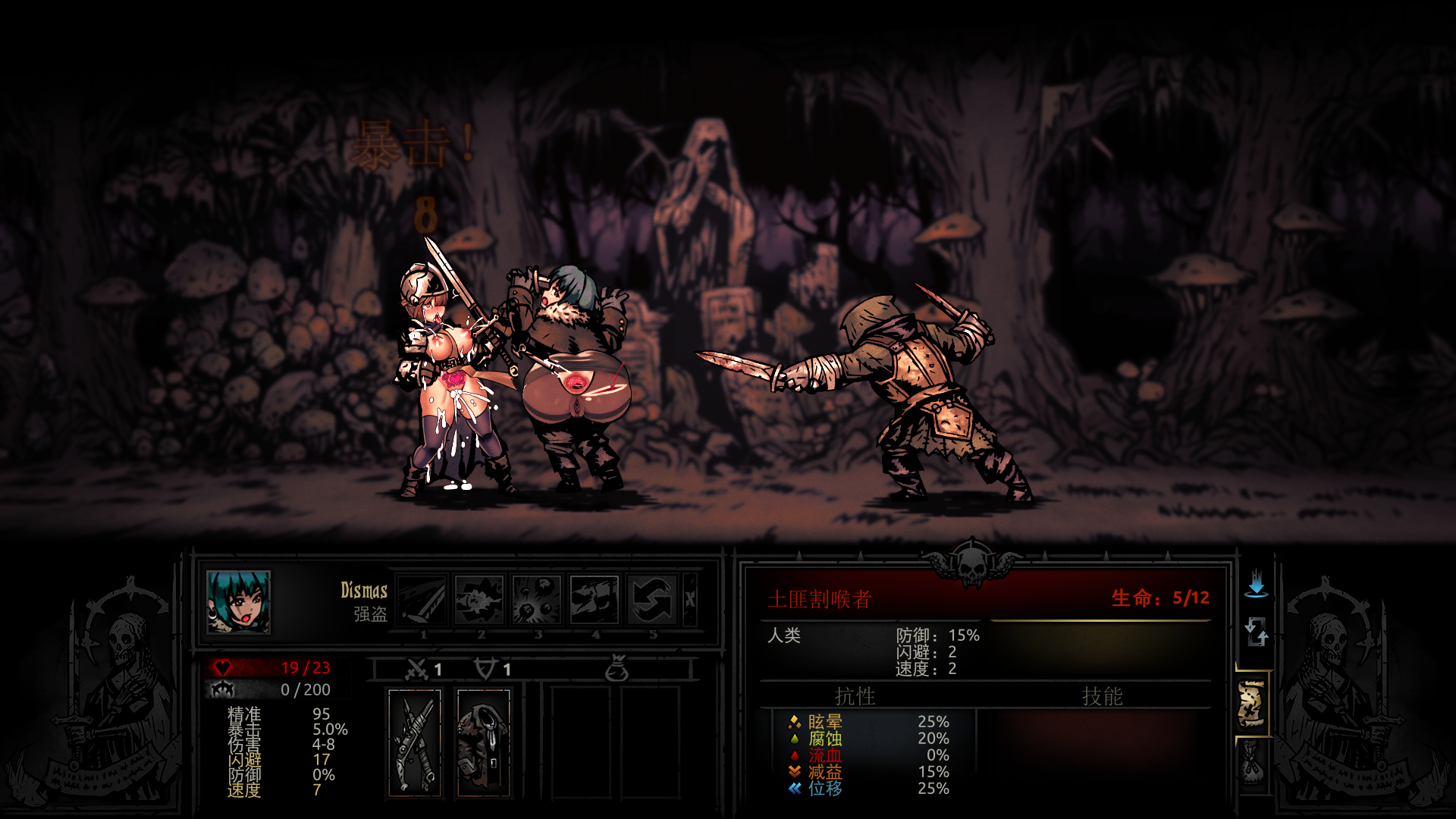Use the skill icon numbered 4
The width and height of the screenshot is (1456, 819).
tap(595, 600)
